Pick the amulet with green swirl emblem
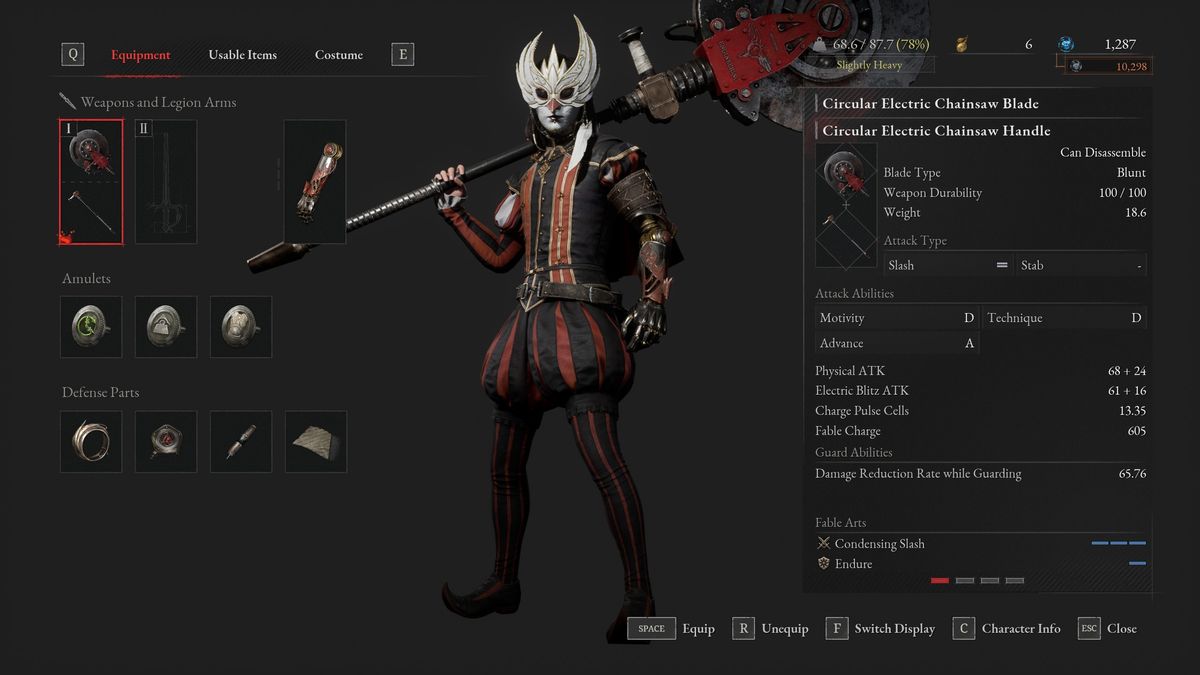 click(x=91, y=326)
